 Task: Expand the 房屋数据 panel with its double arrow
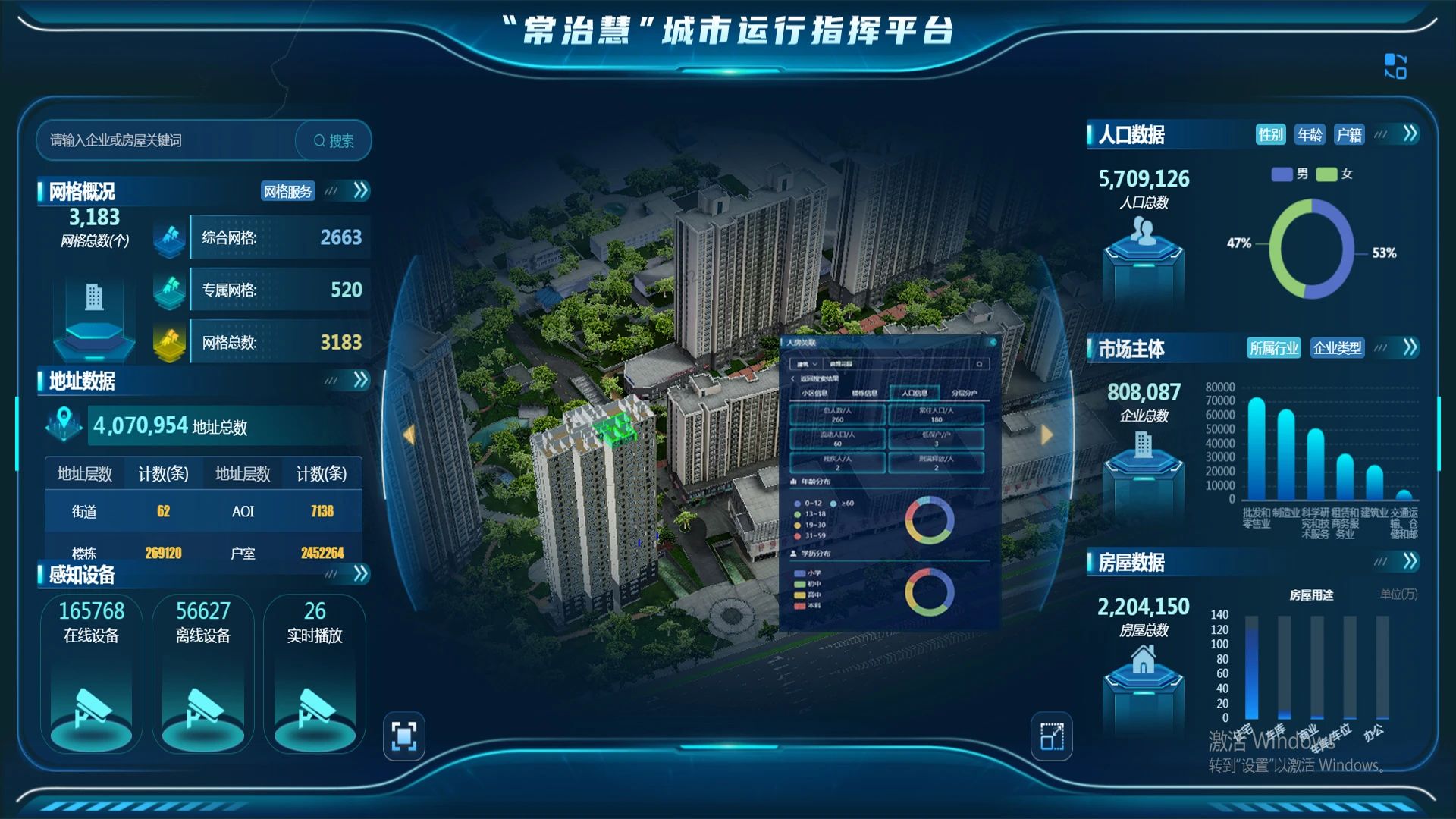(x=1410, y=561)
